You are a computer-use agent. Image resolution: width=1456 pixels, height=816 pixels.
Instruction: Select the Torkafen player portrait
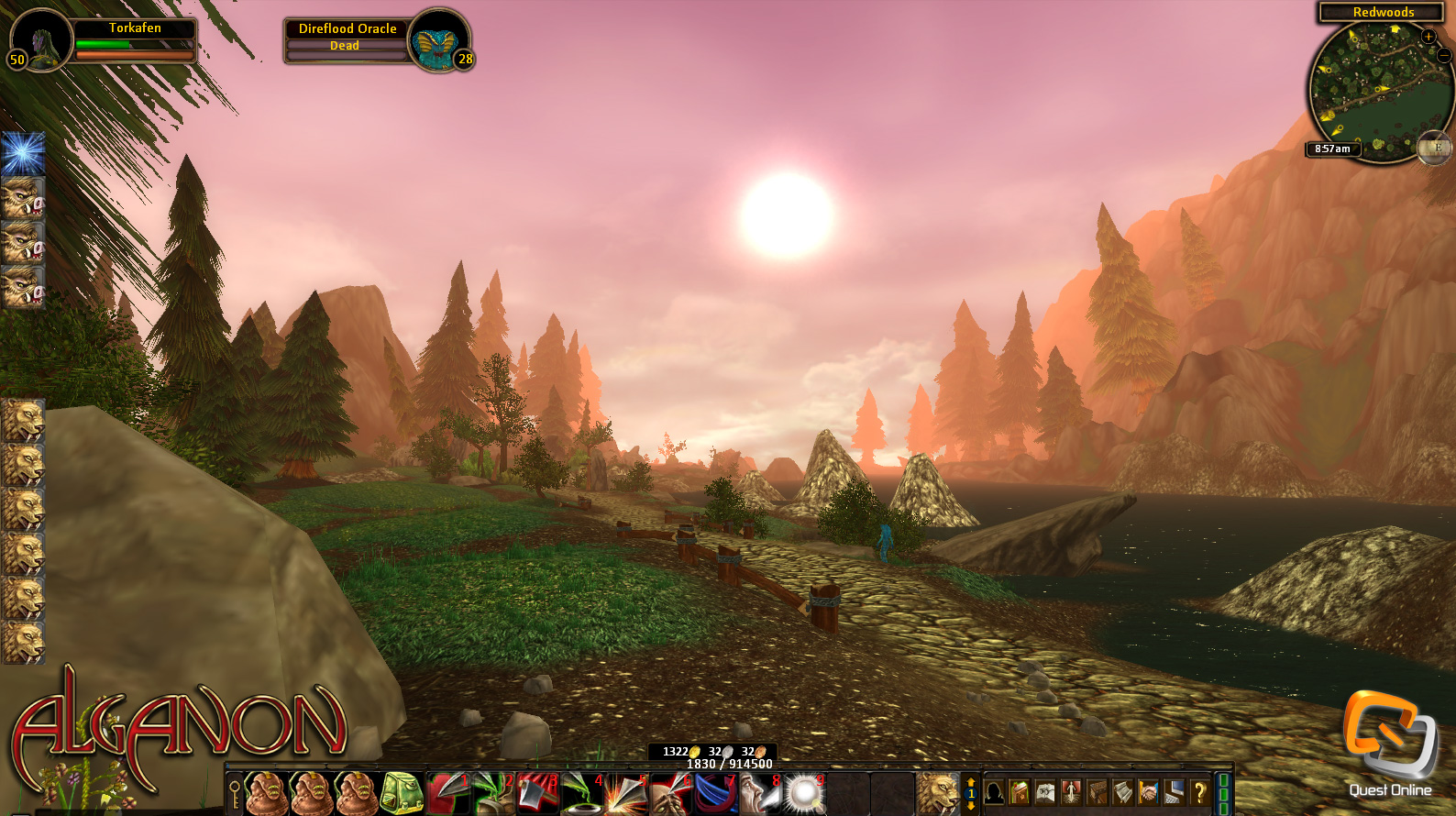point(40,39)
